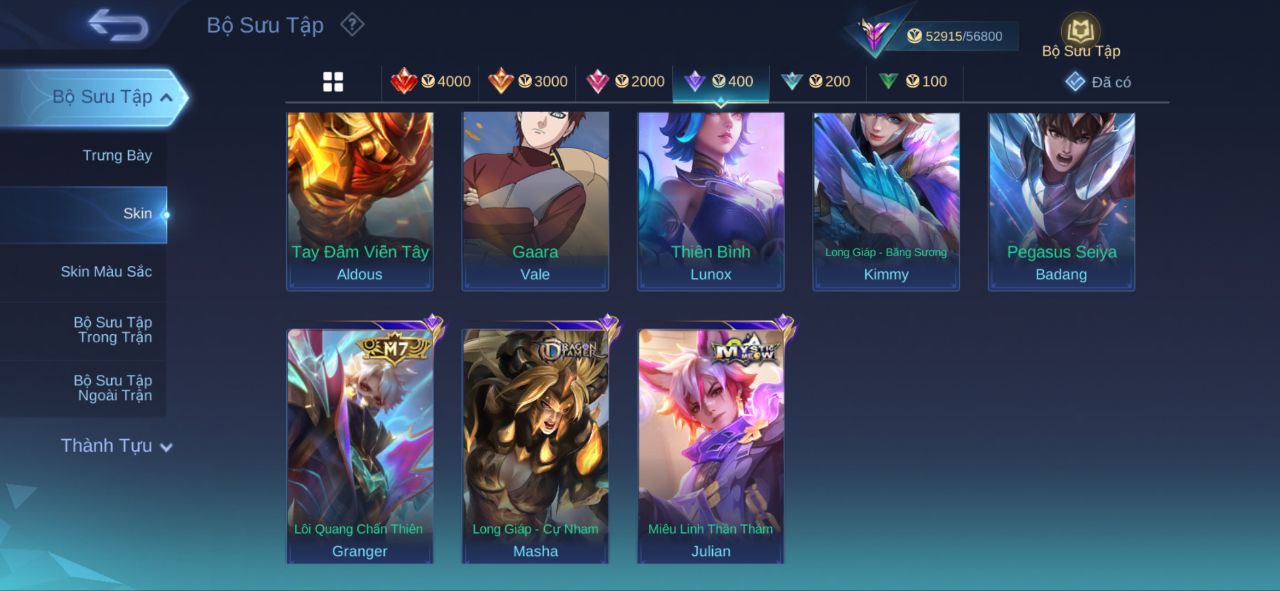Switch to the 4000 points tier tab

(431, 82)
